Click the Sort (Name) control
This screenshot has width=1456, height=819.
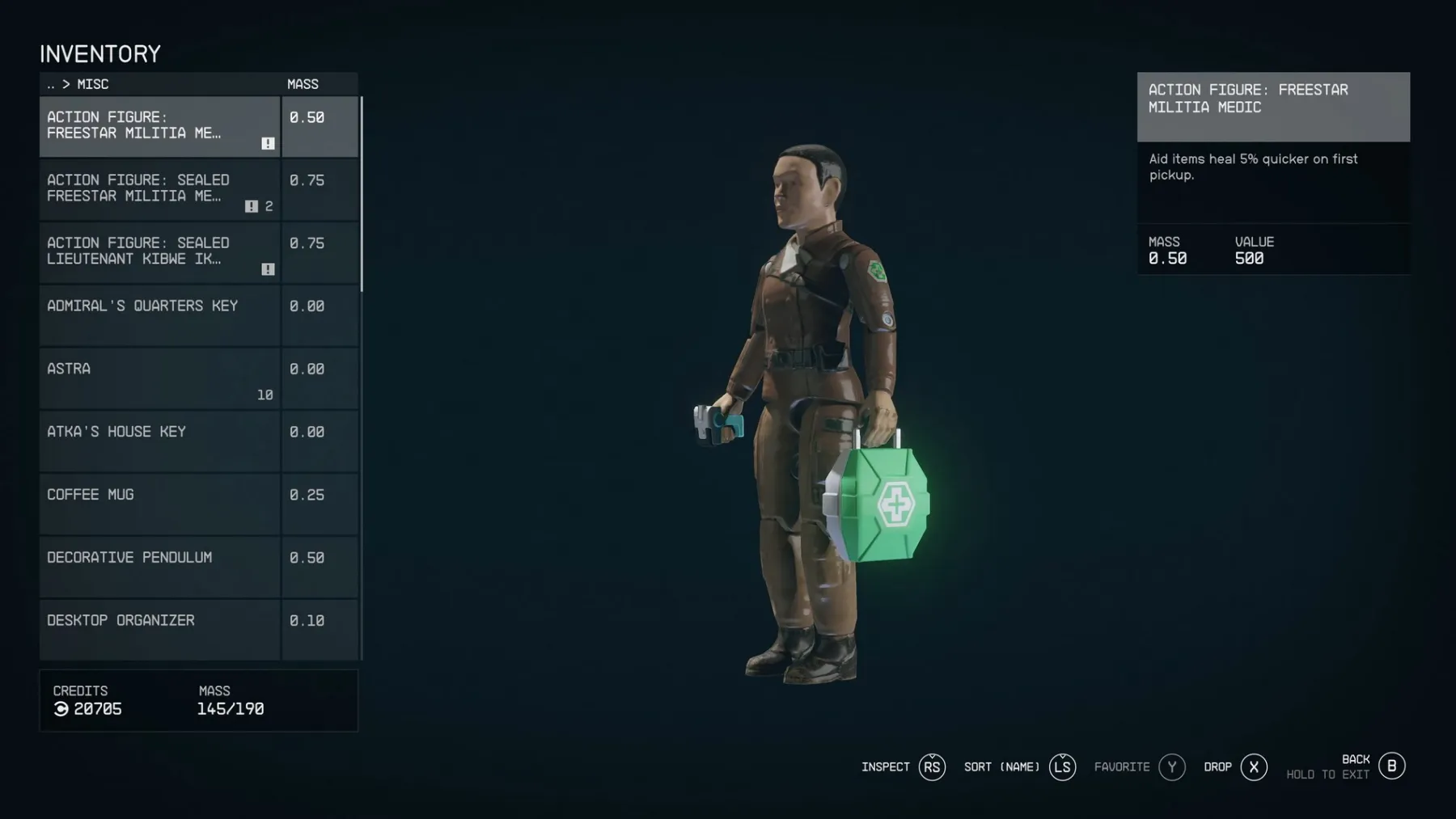tap(1002, 766)
